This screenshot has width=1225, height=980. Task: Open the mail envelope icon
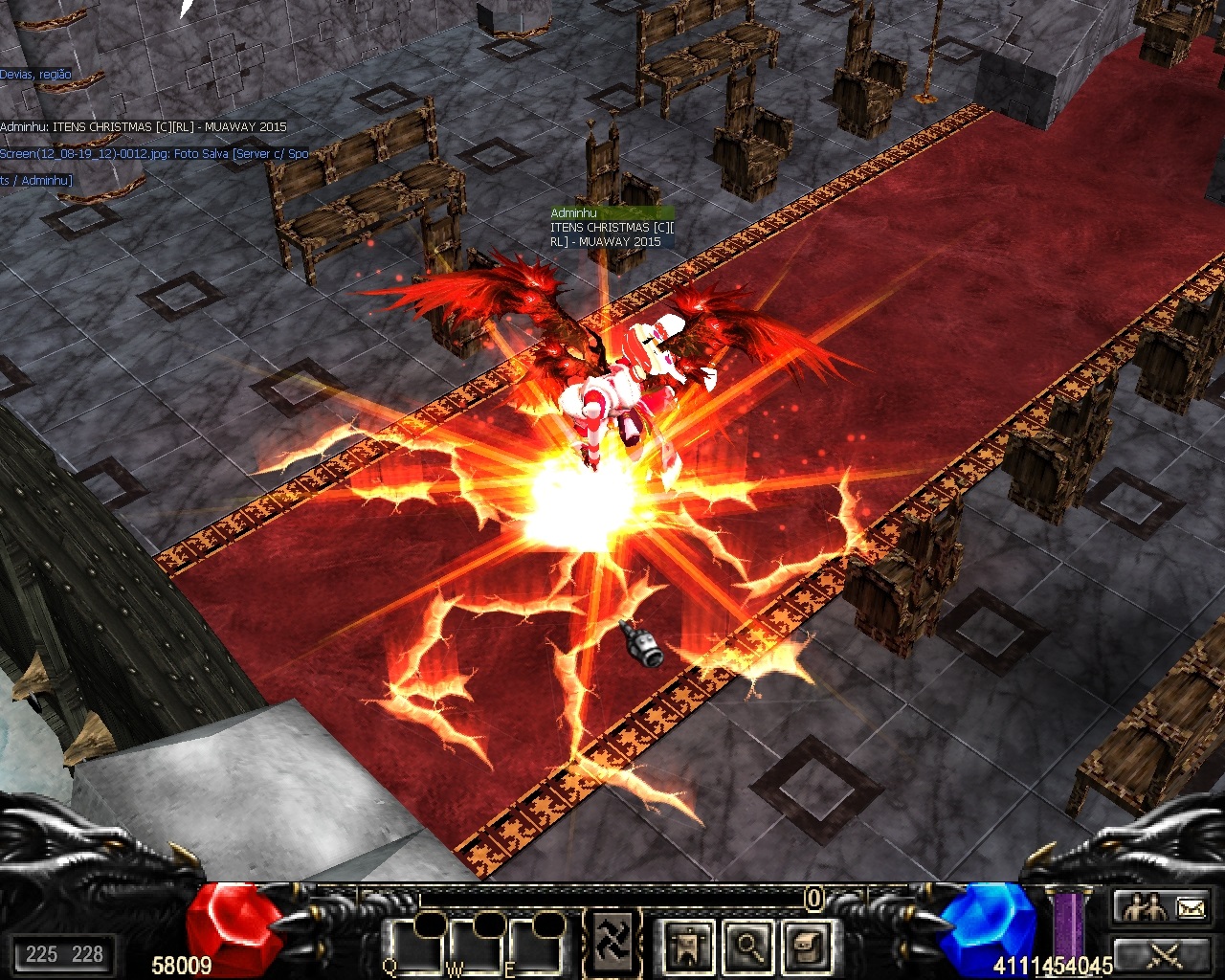tap(1191, 906)
